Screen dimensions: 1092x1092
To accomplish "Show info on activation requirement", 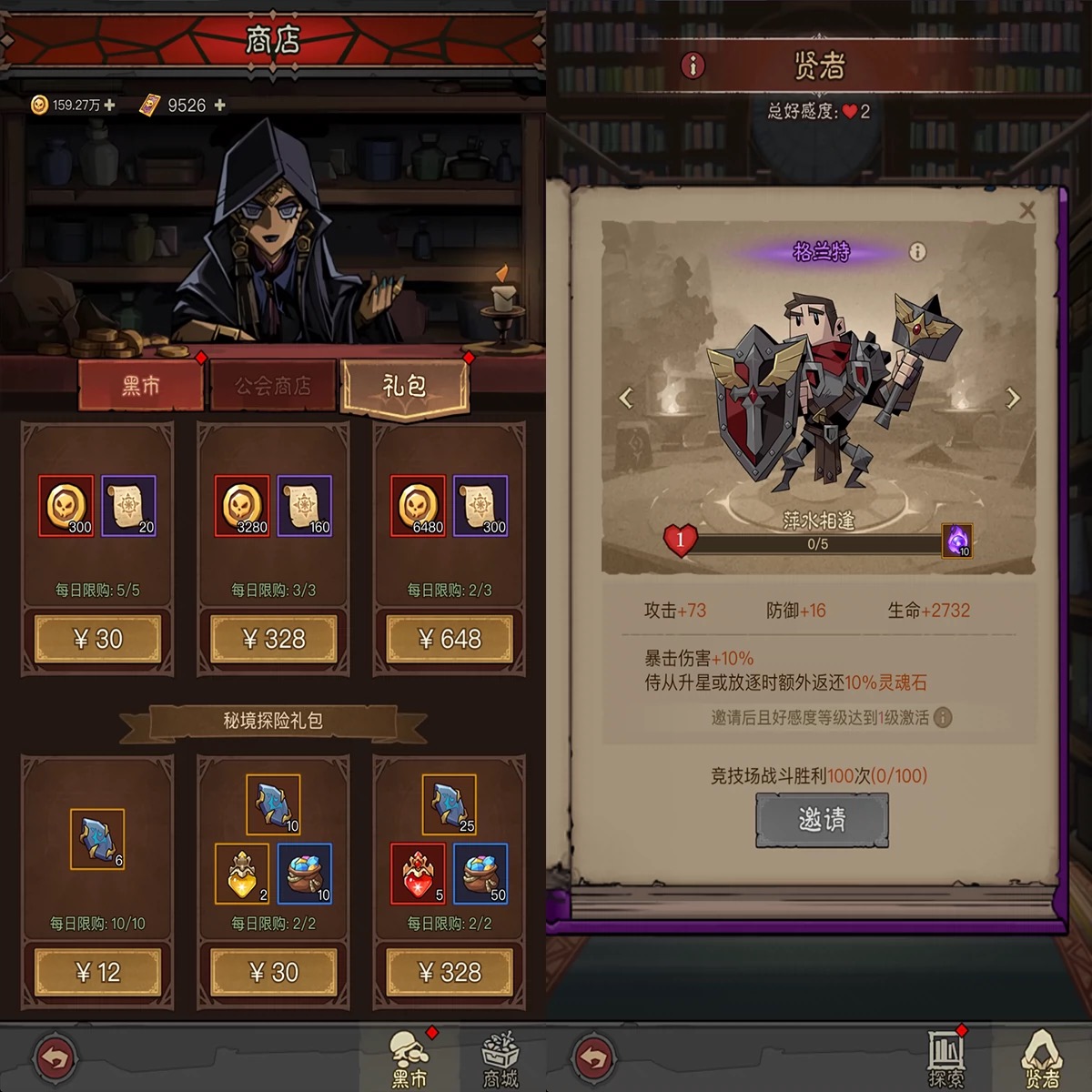I will (944, 718).
